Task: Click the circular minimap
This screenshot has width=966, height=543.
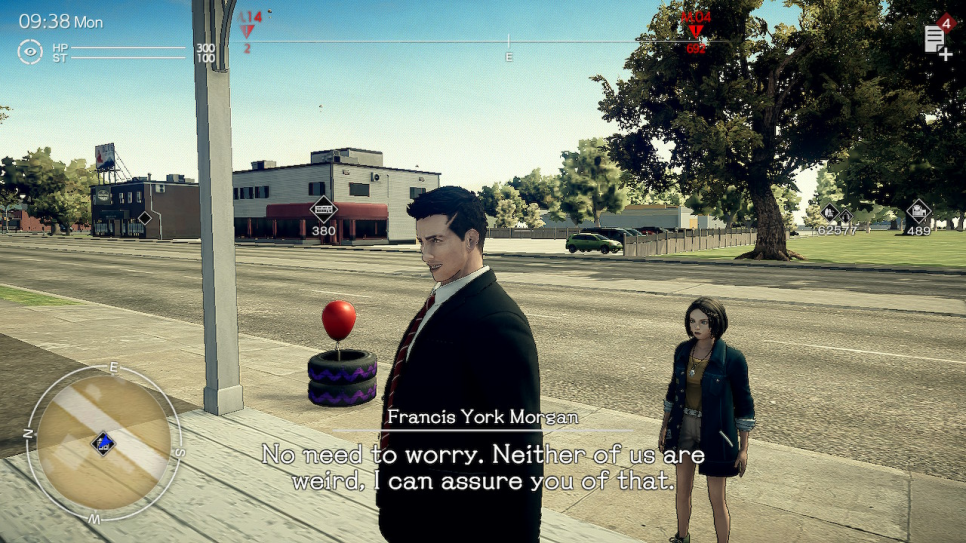Action: point(103,443)
